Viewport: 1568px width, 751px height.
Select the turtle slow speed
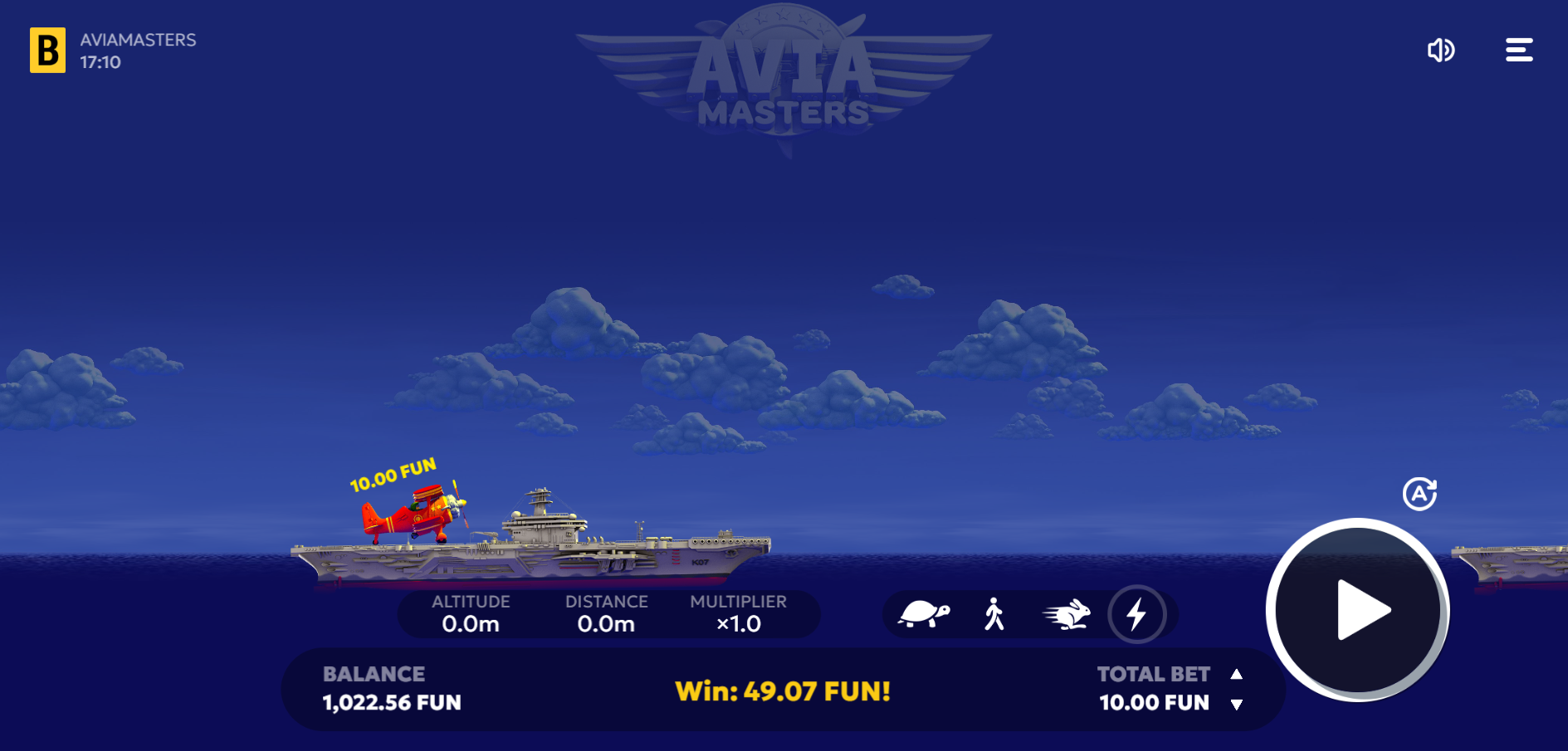click(923, 615)
